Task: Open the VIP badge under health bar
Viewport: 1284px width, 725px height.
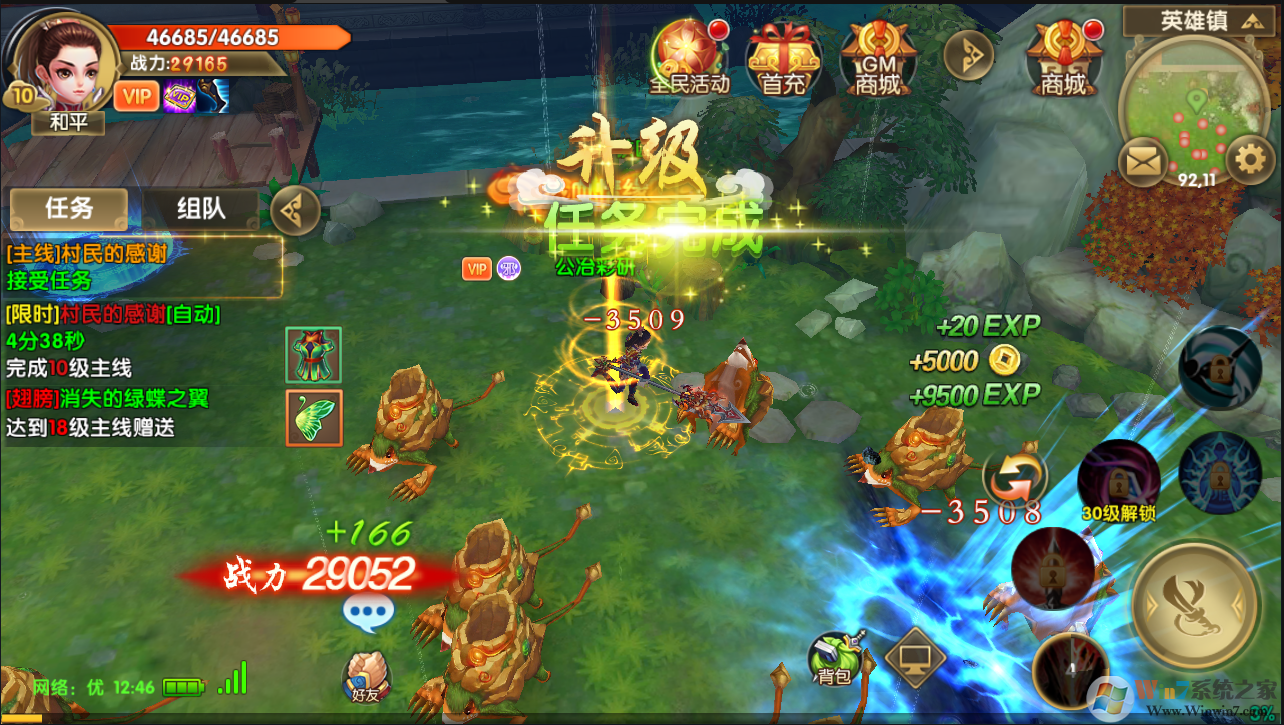Action: (136, 96)
